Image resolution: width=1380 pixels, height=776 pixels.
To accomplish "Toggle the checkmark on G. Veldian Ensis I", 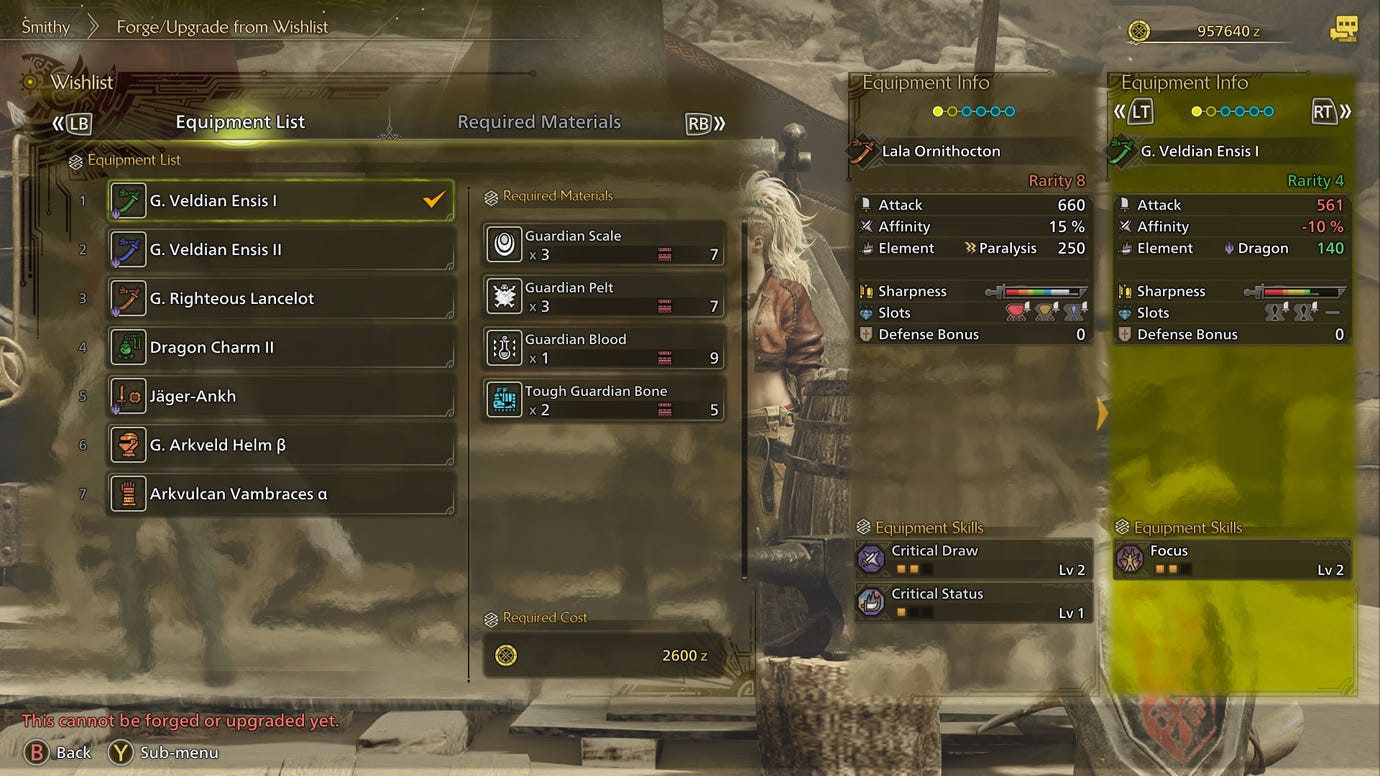I will (x=433, y=199).
